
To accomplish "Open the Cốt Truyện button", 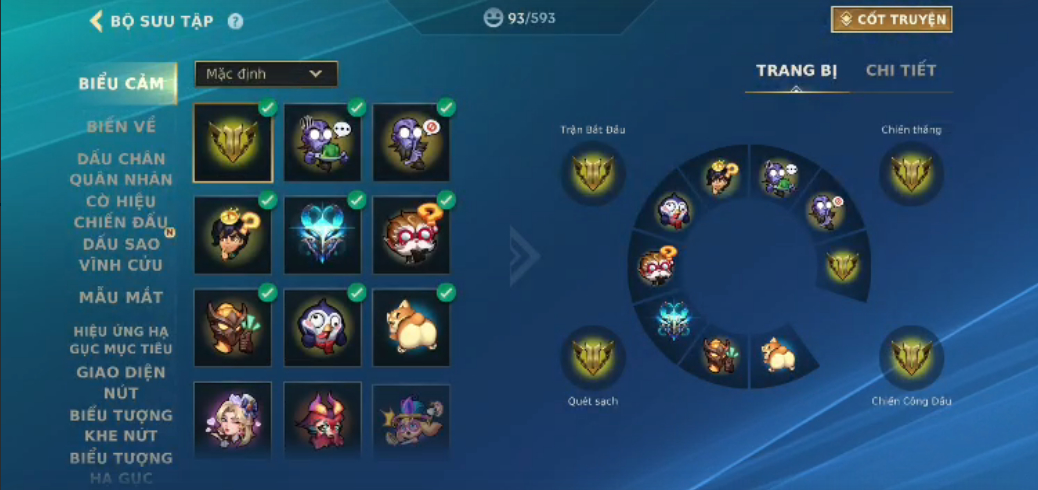I will point(891,20).
